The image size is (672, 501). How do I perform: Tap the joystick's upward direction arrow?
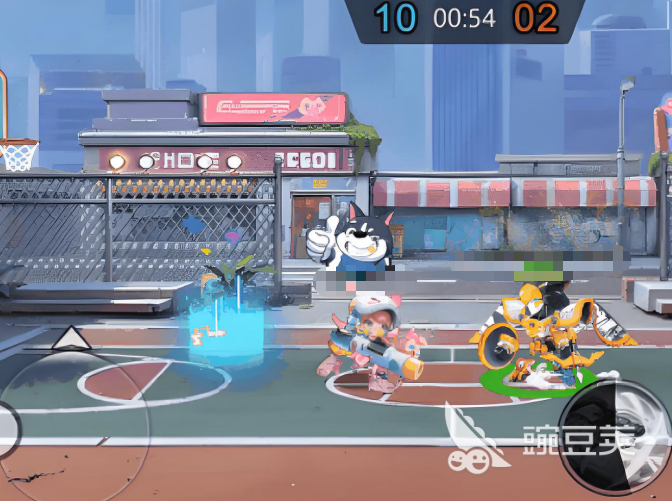(x=69, y=337)
